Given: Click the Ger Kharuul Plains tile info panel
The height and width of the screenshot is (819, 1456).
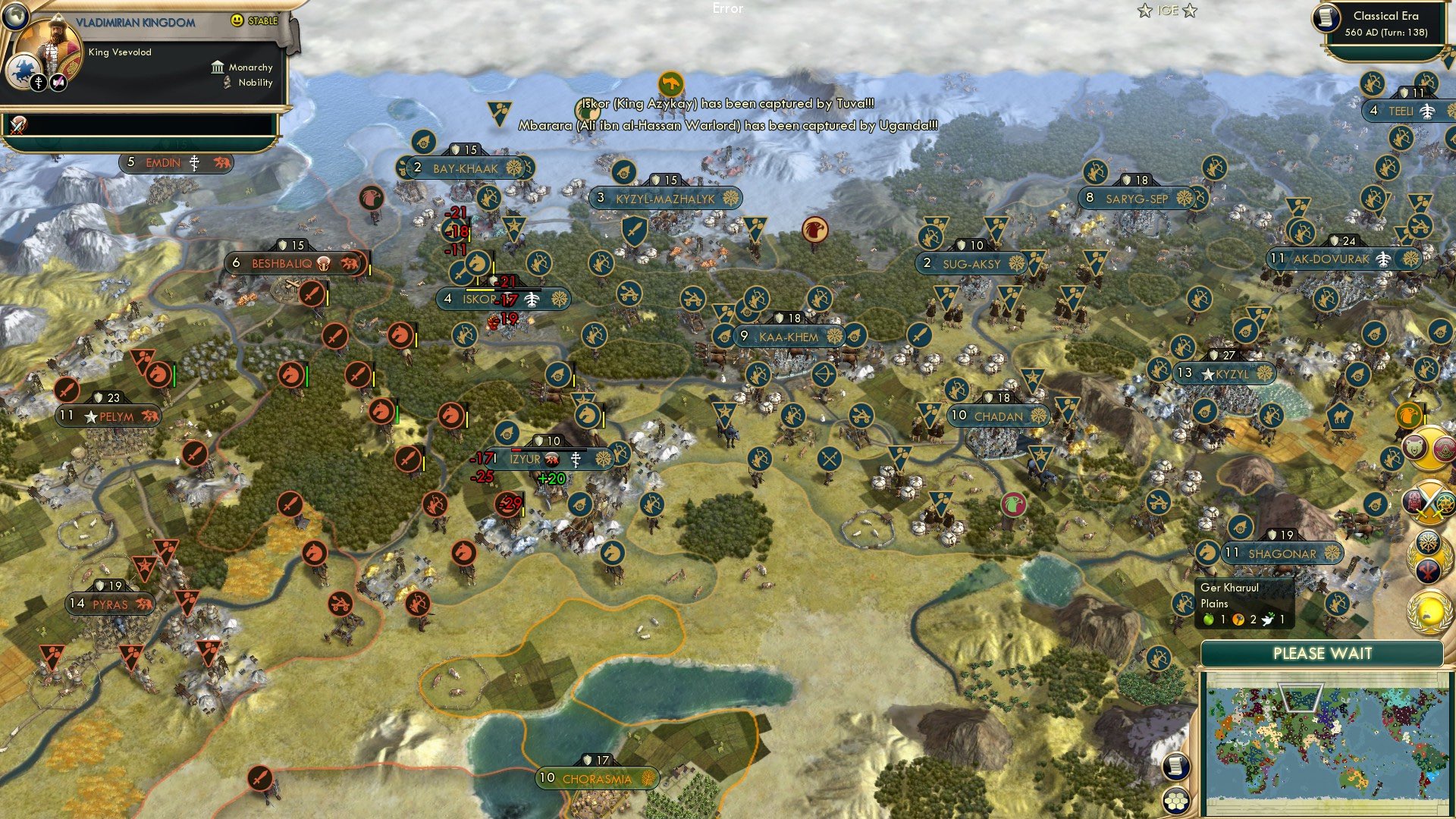Looking at the screenshot, I should pos(1244,603).
